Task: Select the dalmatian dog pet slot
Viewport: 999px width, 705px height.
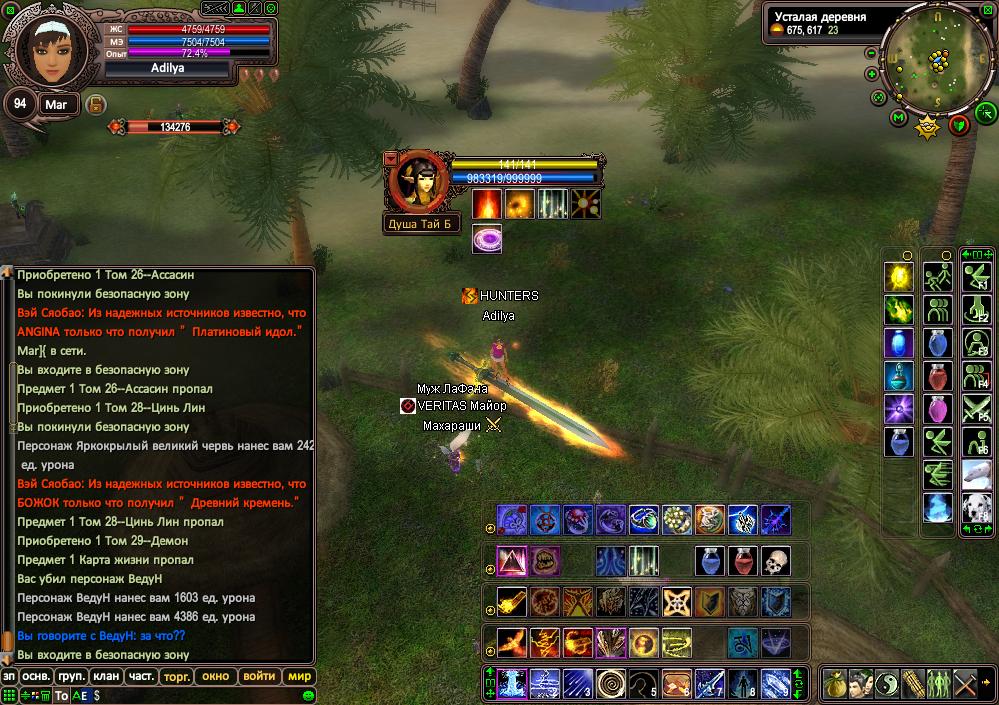Action: click(x=975, y=508)
